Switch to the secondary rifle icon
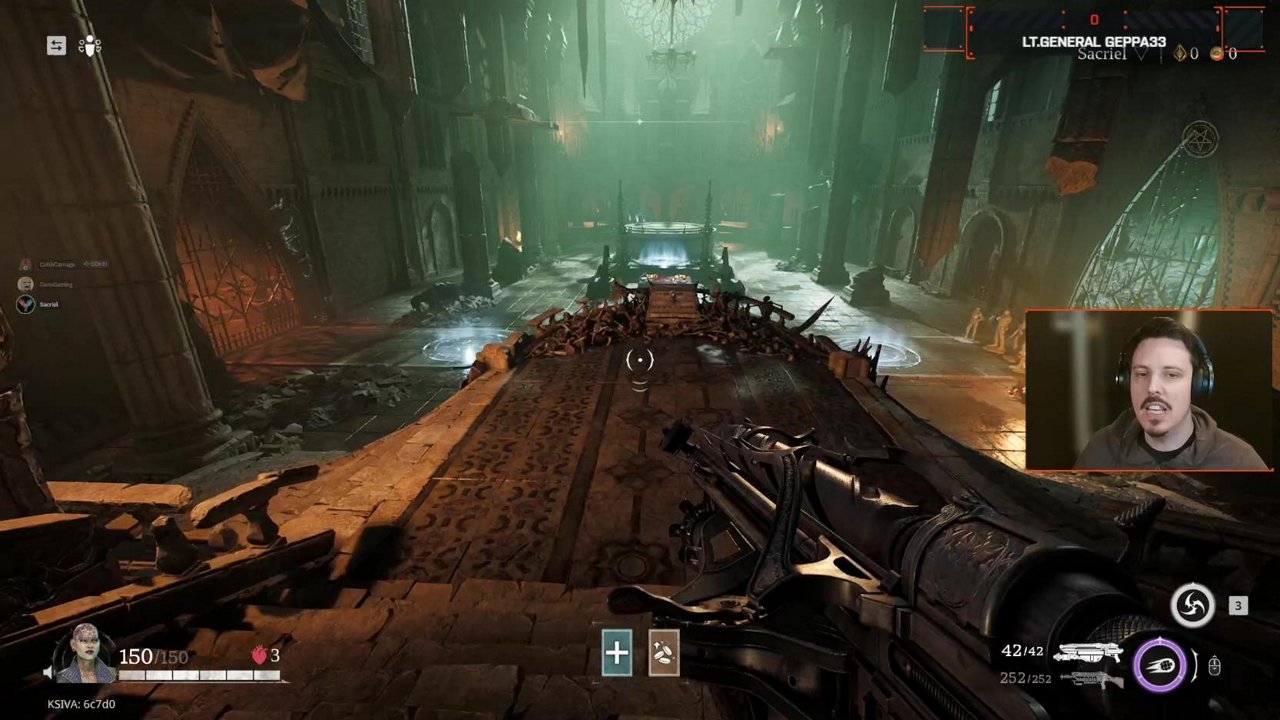The image size is (1280, 720). pos(1090,680)
